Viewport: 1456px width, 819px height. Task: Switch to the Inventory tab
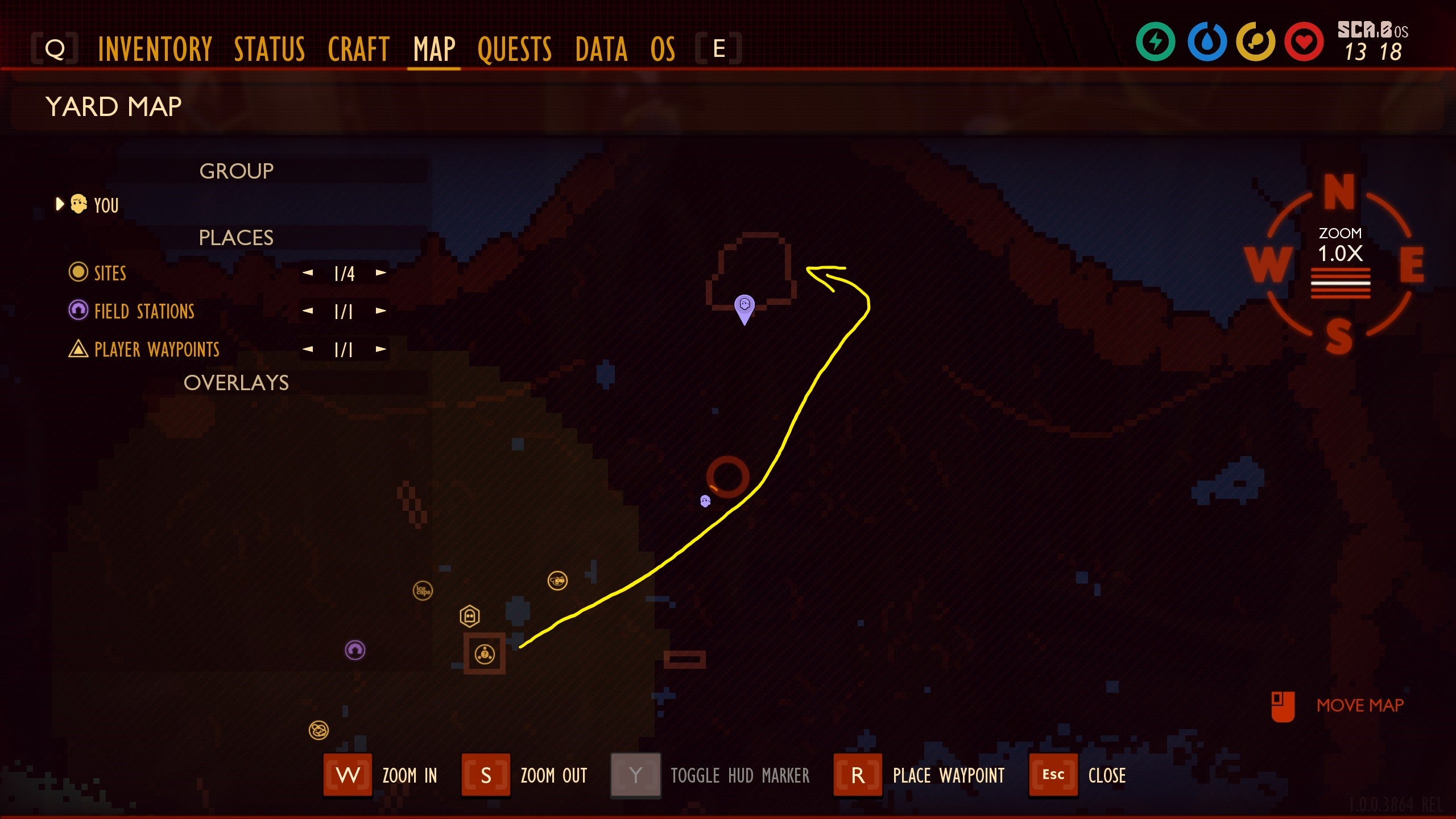tap(155, 49)
